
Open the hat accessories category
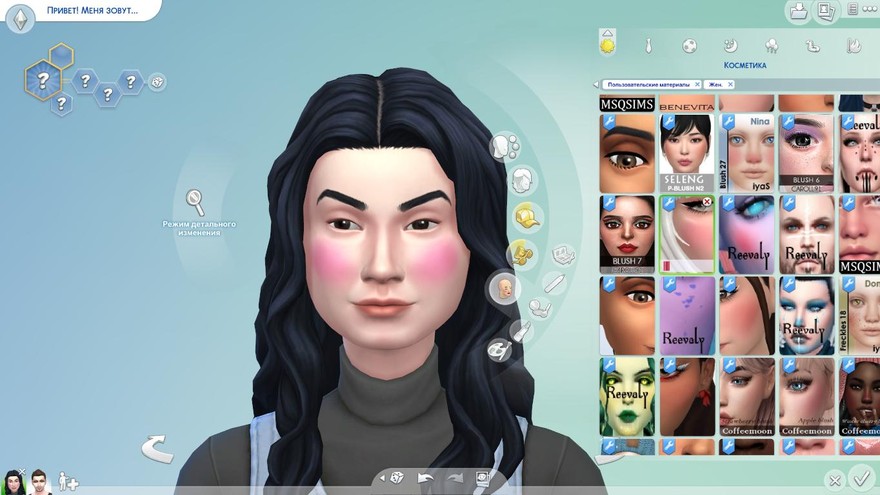pyautogui.click(x=526, y=215)
